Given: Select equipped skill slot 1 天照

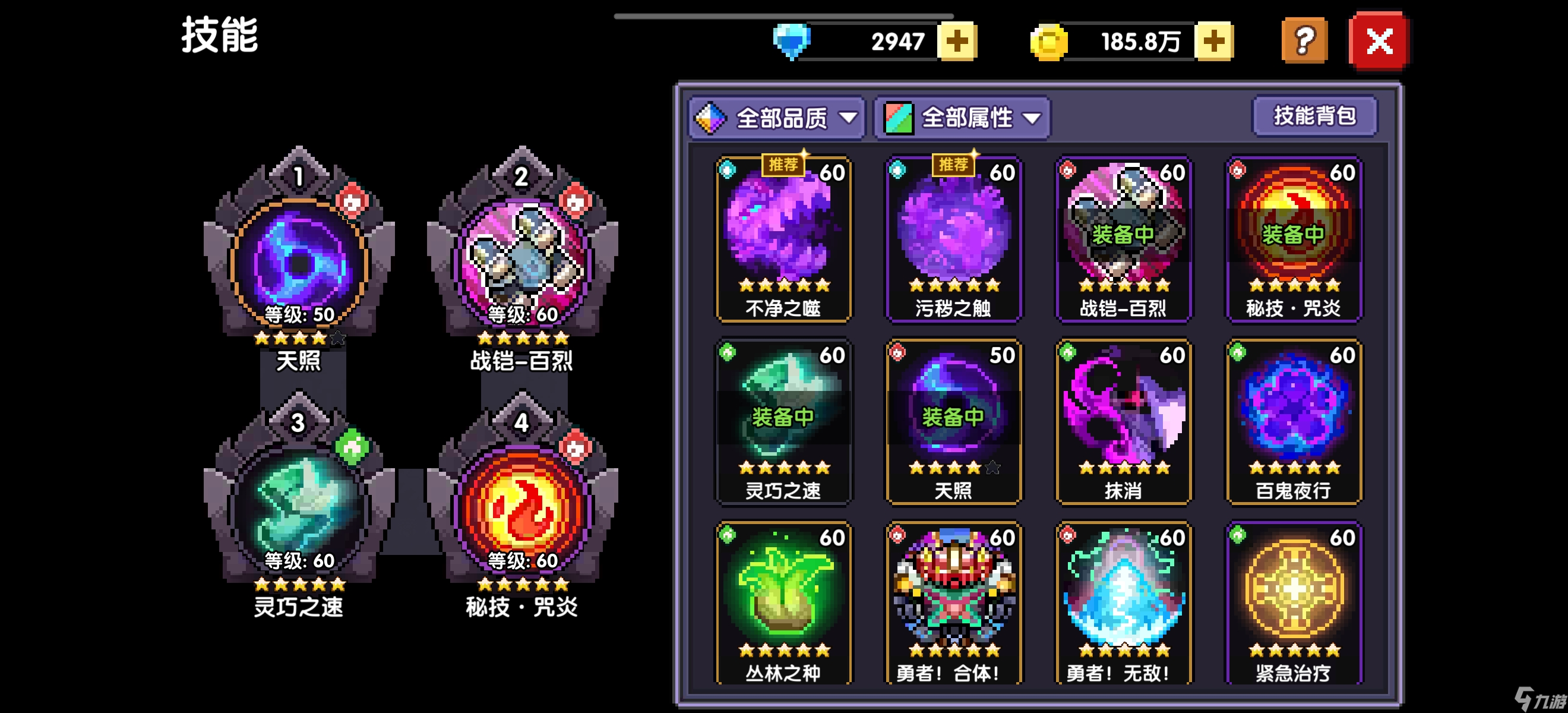Looking at the screenshot, I should click(298, 262).
